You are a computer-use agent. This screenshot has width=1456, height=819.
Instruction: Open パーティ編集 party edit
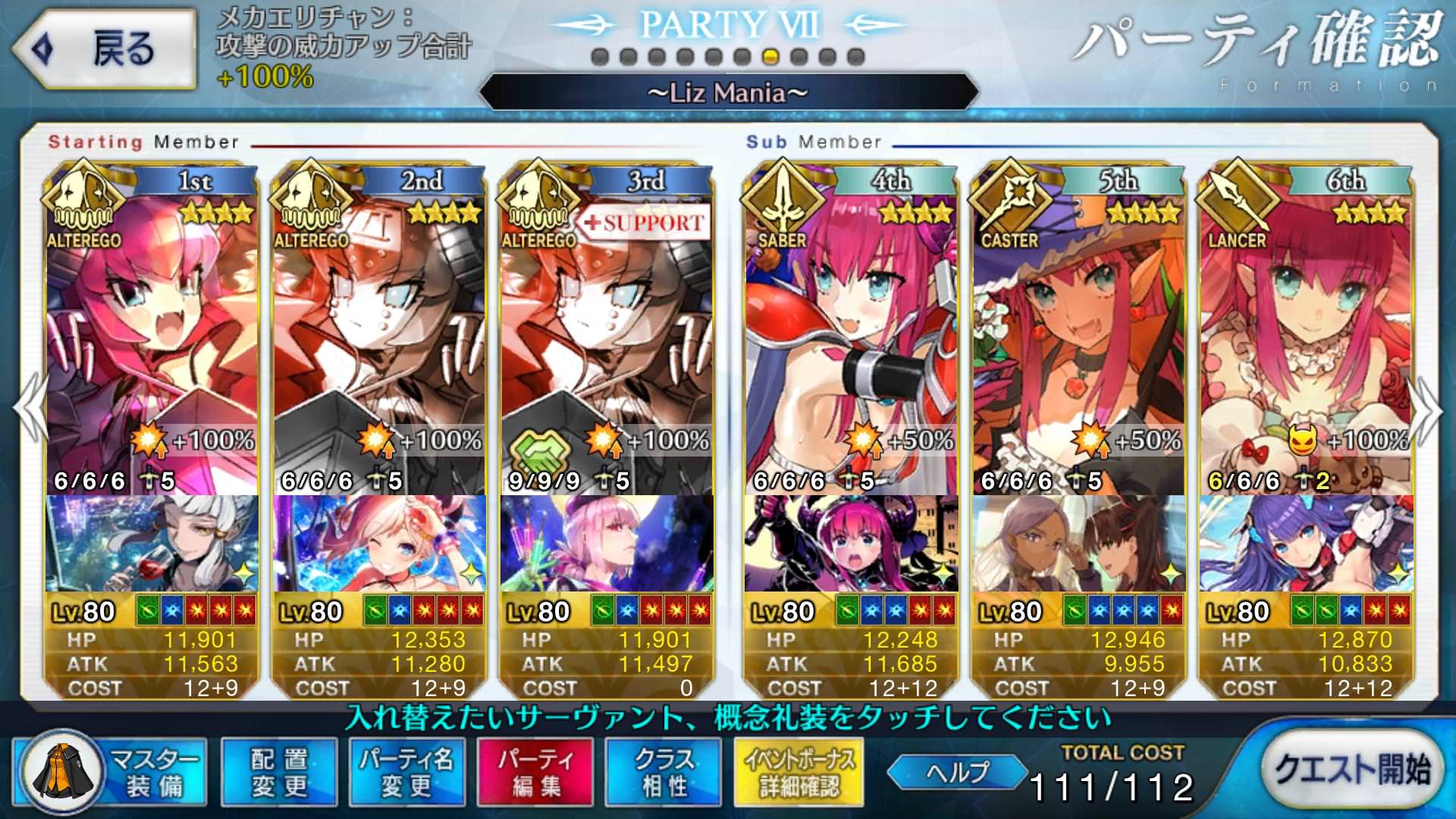coord(535,772)
